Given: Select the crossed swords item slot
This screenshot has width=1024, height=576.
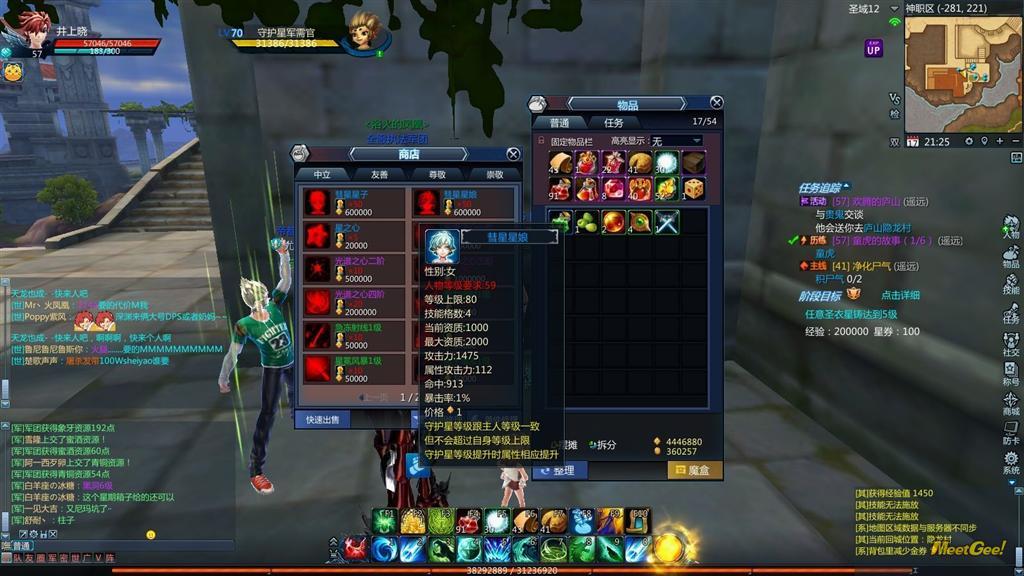Looking at the screenshot, I should (x=667, y=222).
